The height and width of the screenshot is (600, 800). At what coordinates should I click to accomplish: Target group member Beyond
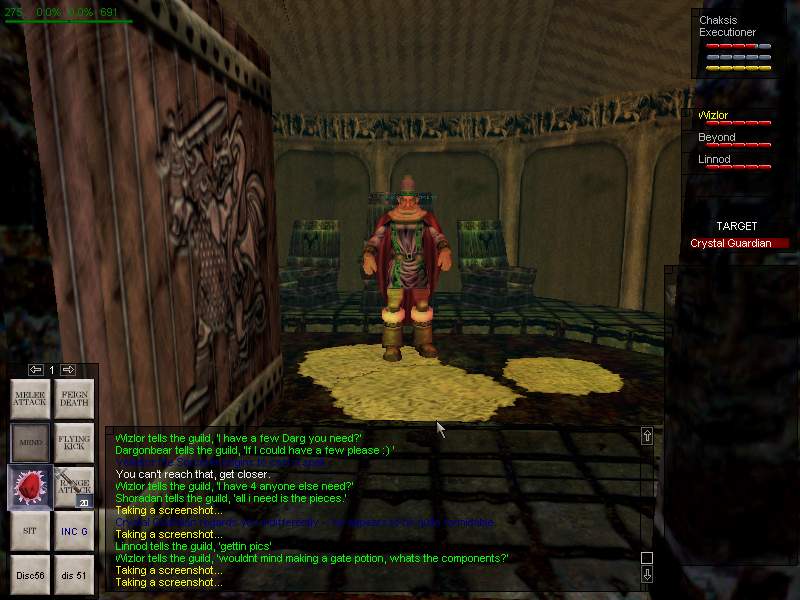pyautogui.click(x=717, y=138)
